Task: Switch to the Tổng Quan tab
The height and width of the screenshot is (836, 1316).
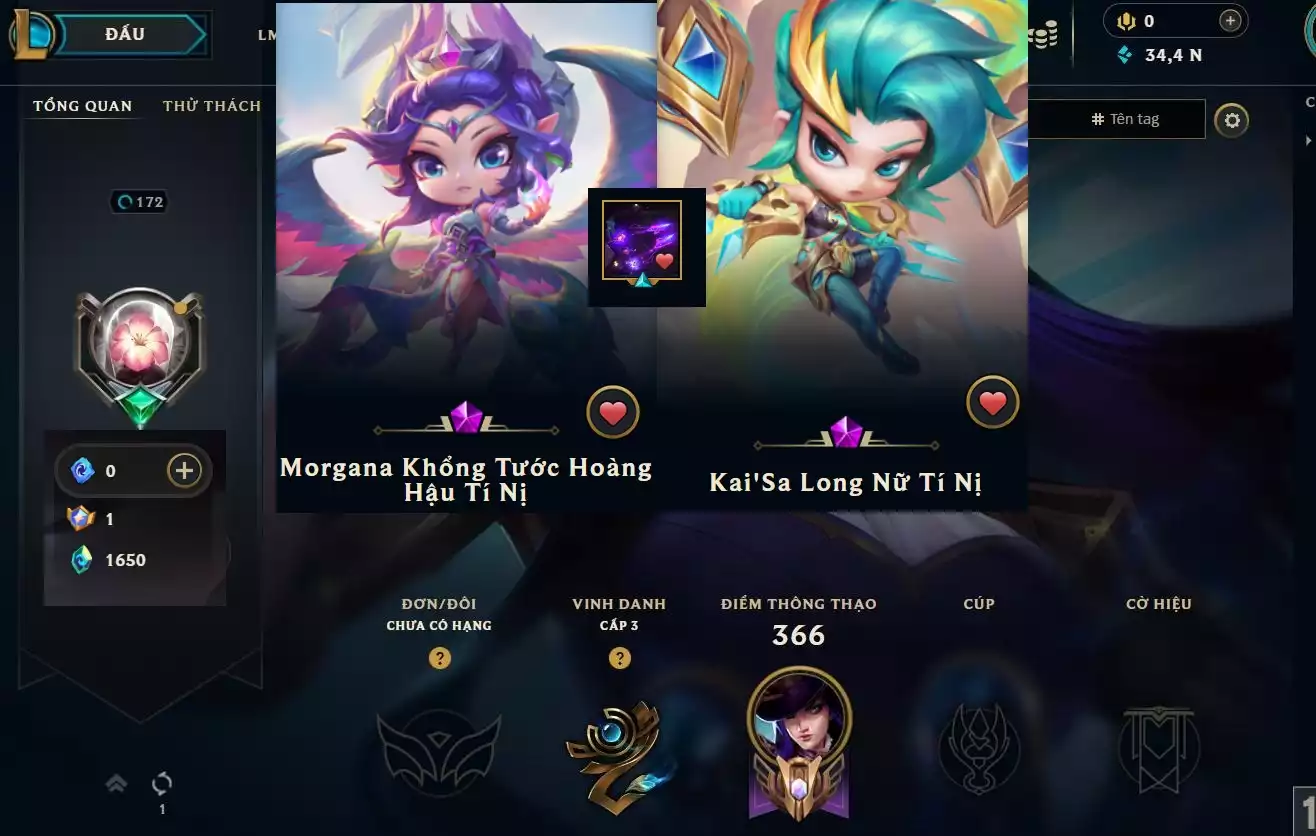Action: click(x=82, y=106)
